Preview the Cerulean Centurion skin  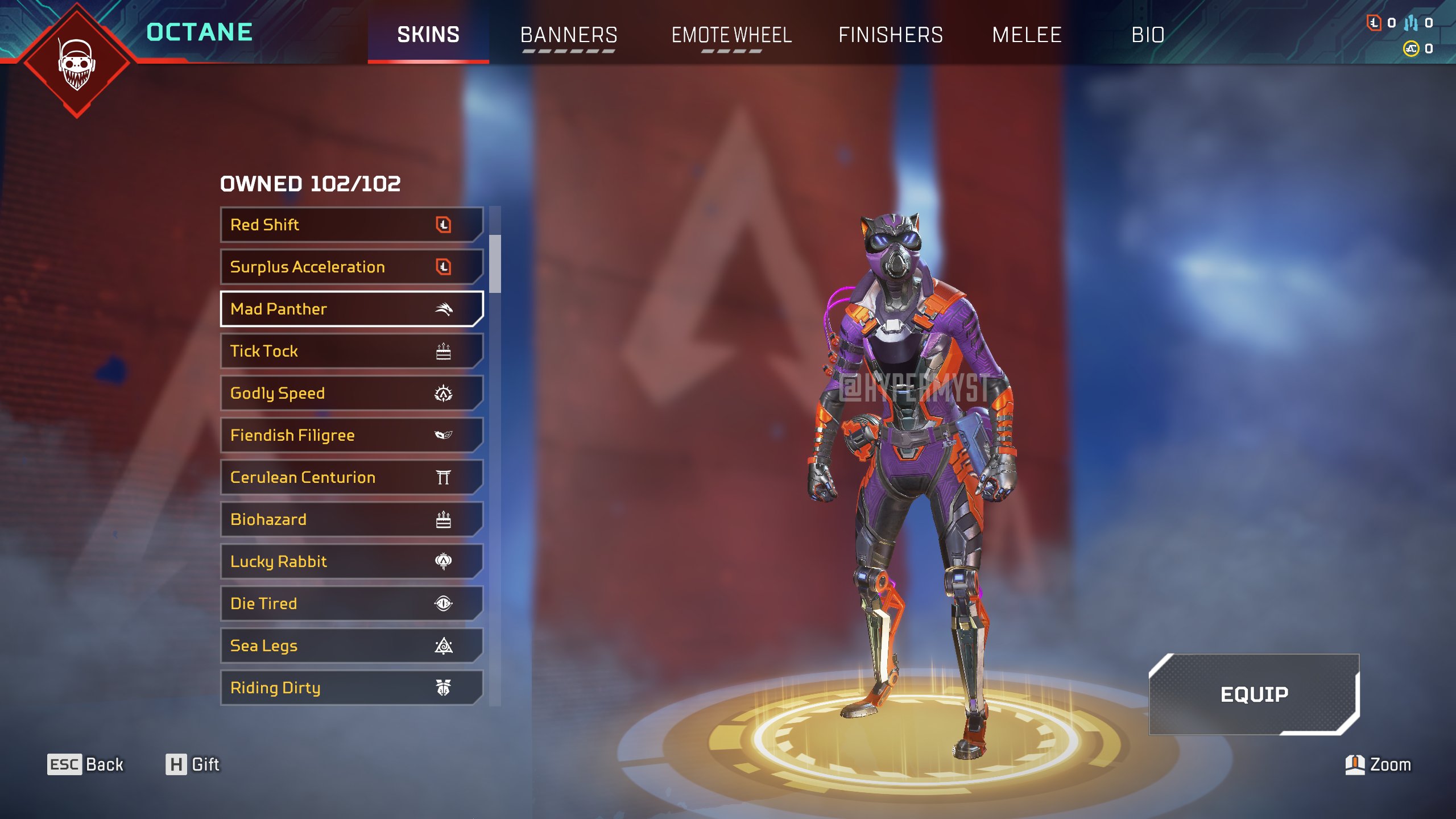pos(351,477)
